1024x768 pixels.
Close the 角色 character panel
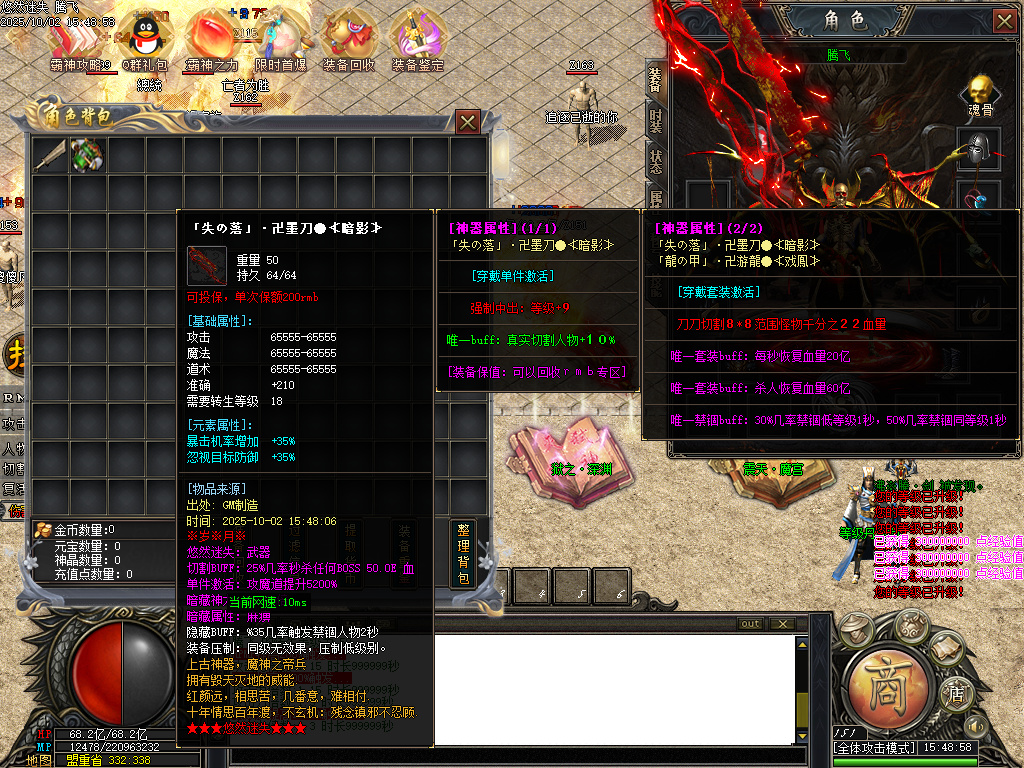click(x=1004, y=21)
